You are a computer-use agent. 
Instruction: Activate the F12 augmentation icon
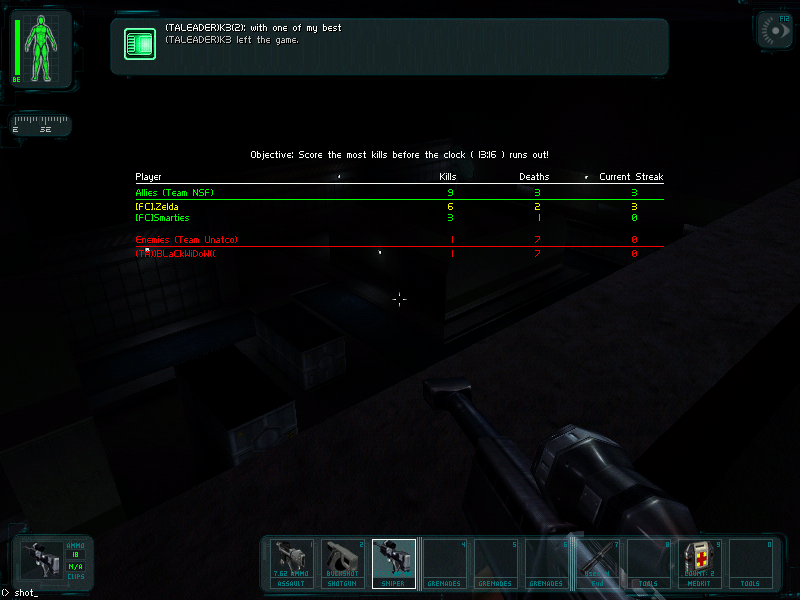(x=773, y=30)
